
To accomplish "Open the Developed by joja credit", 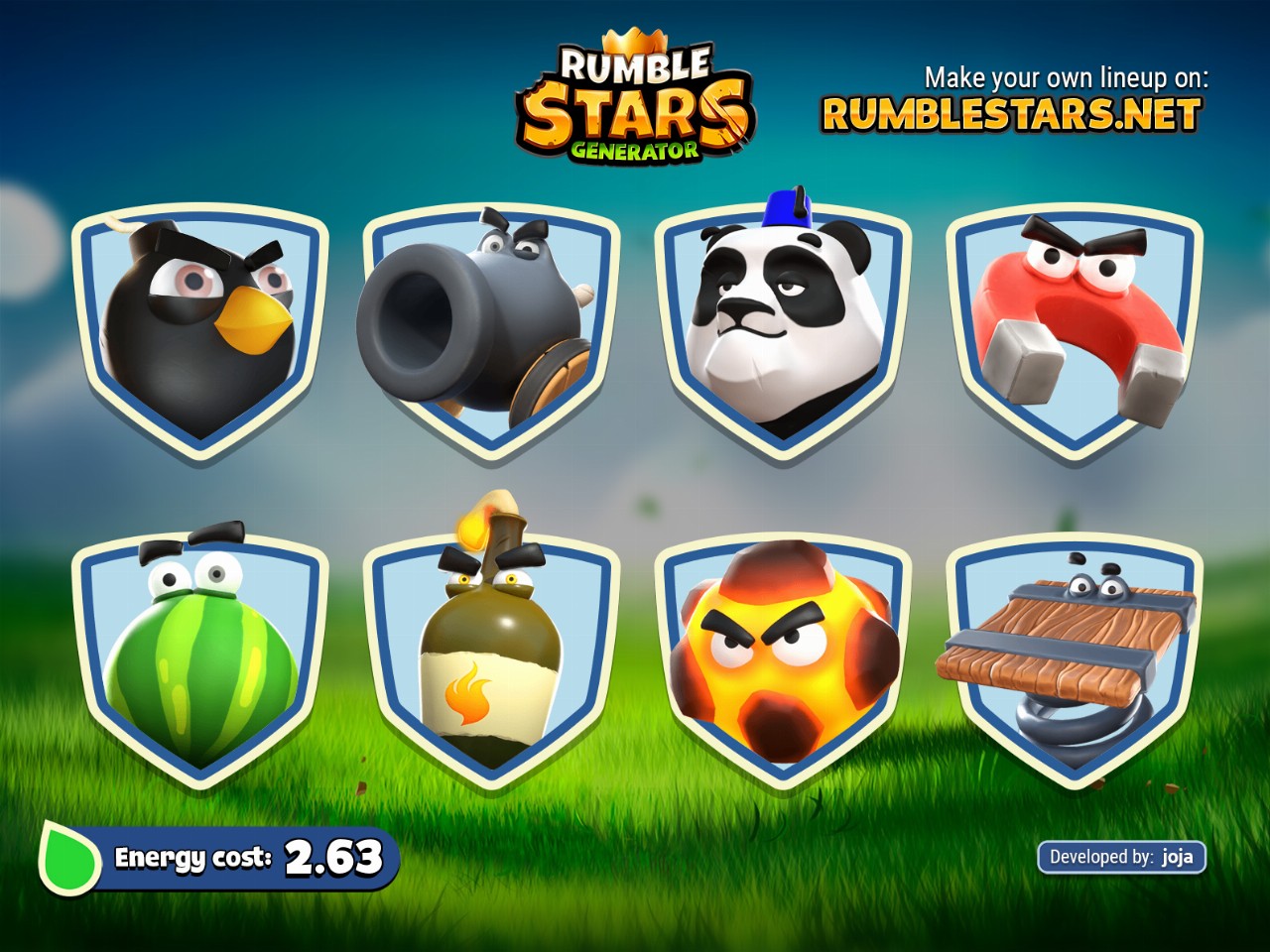I will (1121, 857).
